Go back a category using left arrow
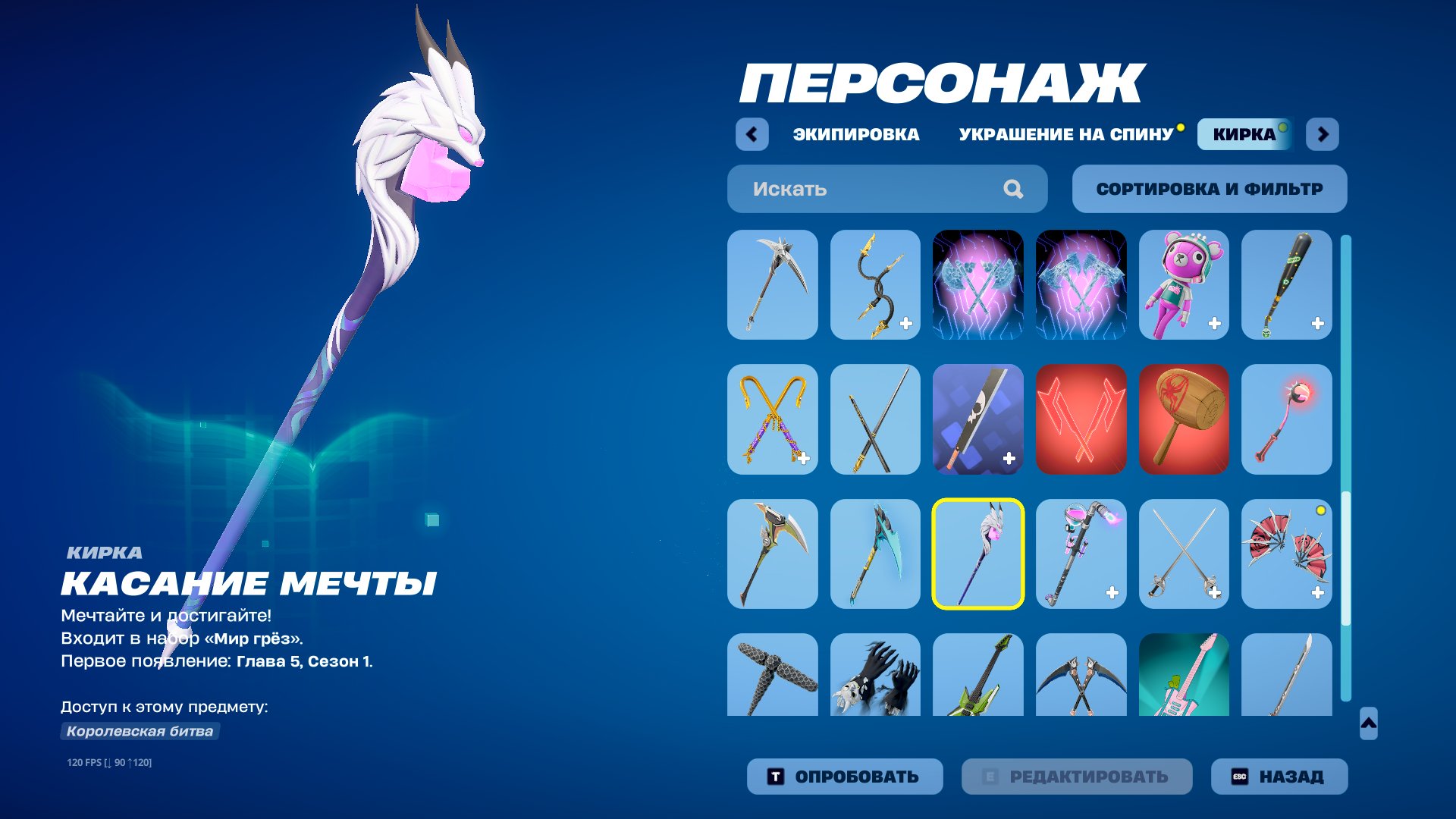1456x819 pixels. [750, 133]
